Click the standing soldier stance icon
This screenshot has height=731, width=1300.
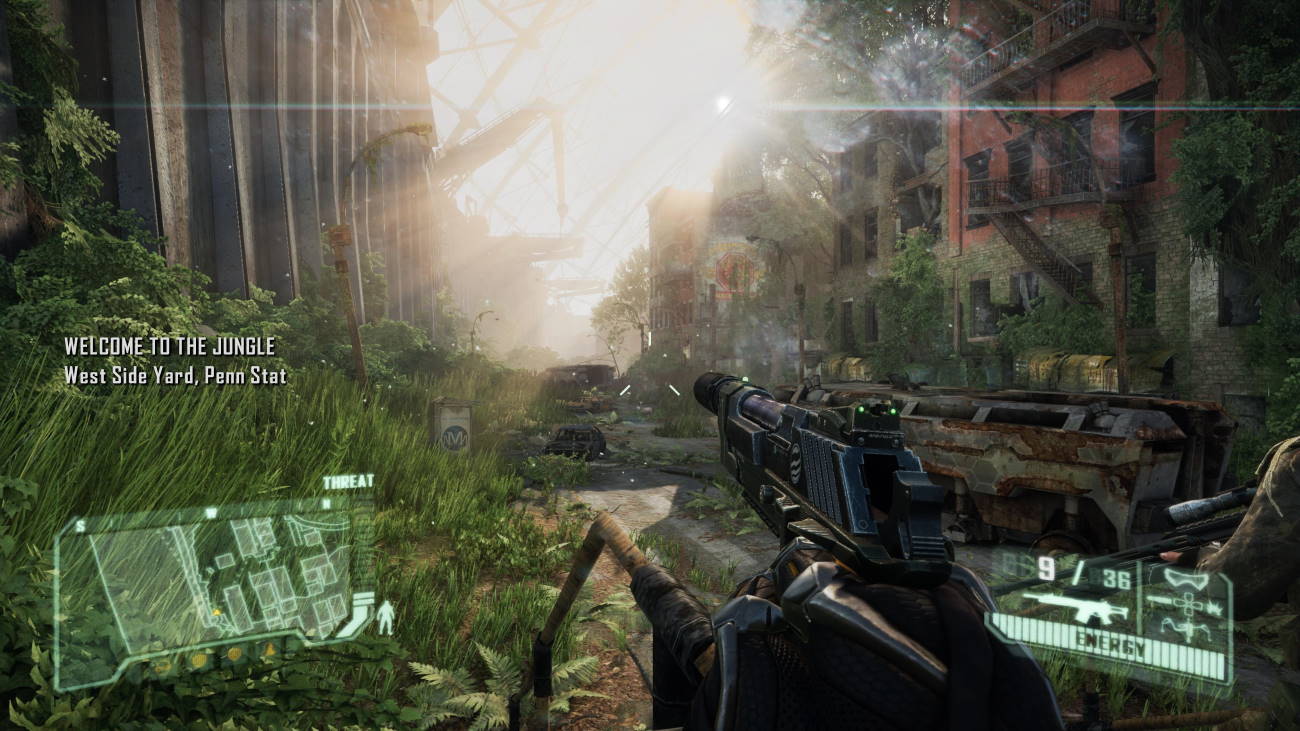[x=385, y=619]
